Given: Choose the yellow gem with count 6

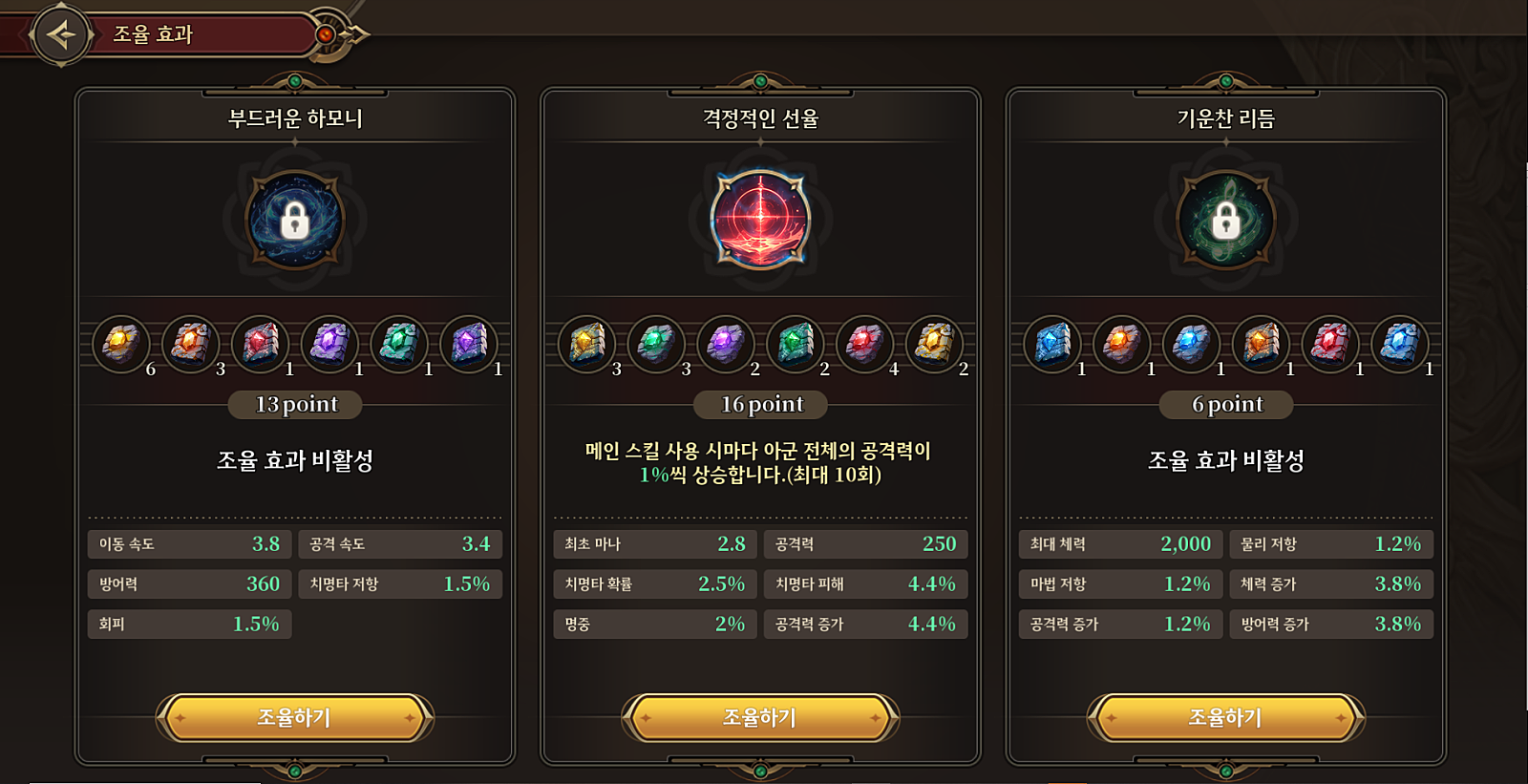Looking at the screenshot, I should click(x=121, y=344).
